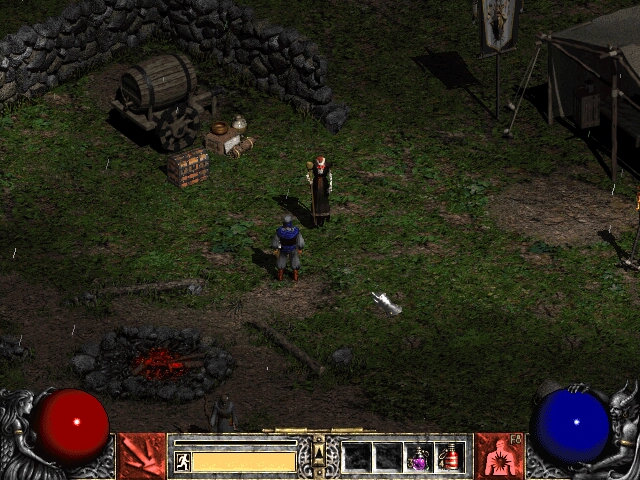
Task: Open the right-hand skill selector
Action: point(497,456)
